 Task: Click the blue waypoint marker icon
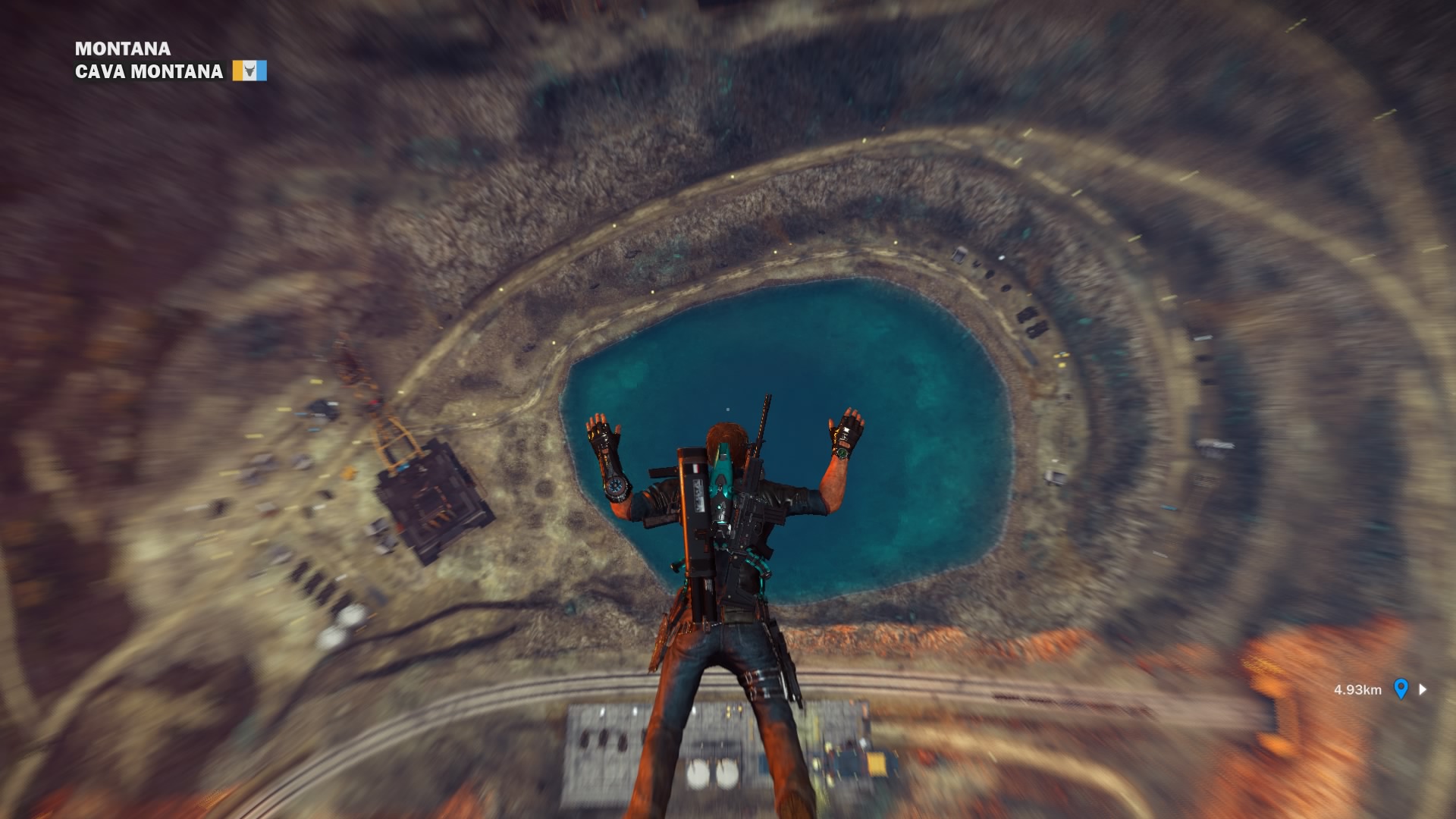tap(1401, 689)
